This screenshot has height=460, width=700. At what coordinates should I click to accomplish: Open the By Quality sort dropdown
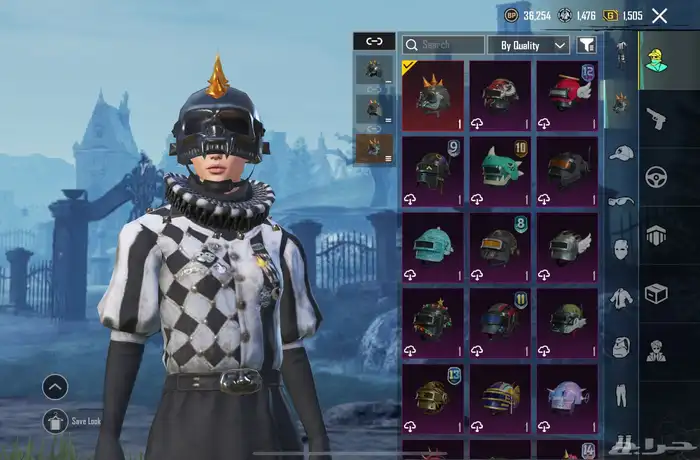click(x=528, y=45)
